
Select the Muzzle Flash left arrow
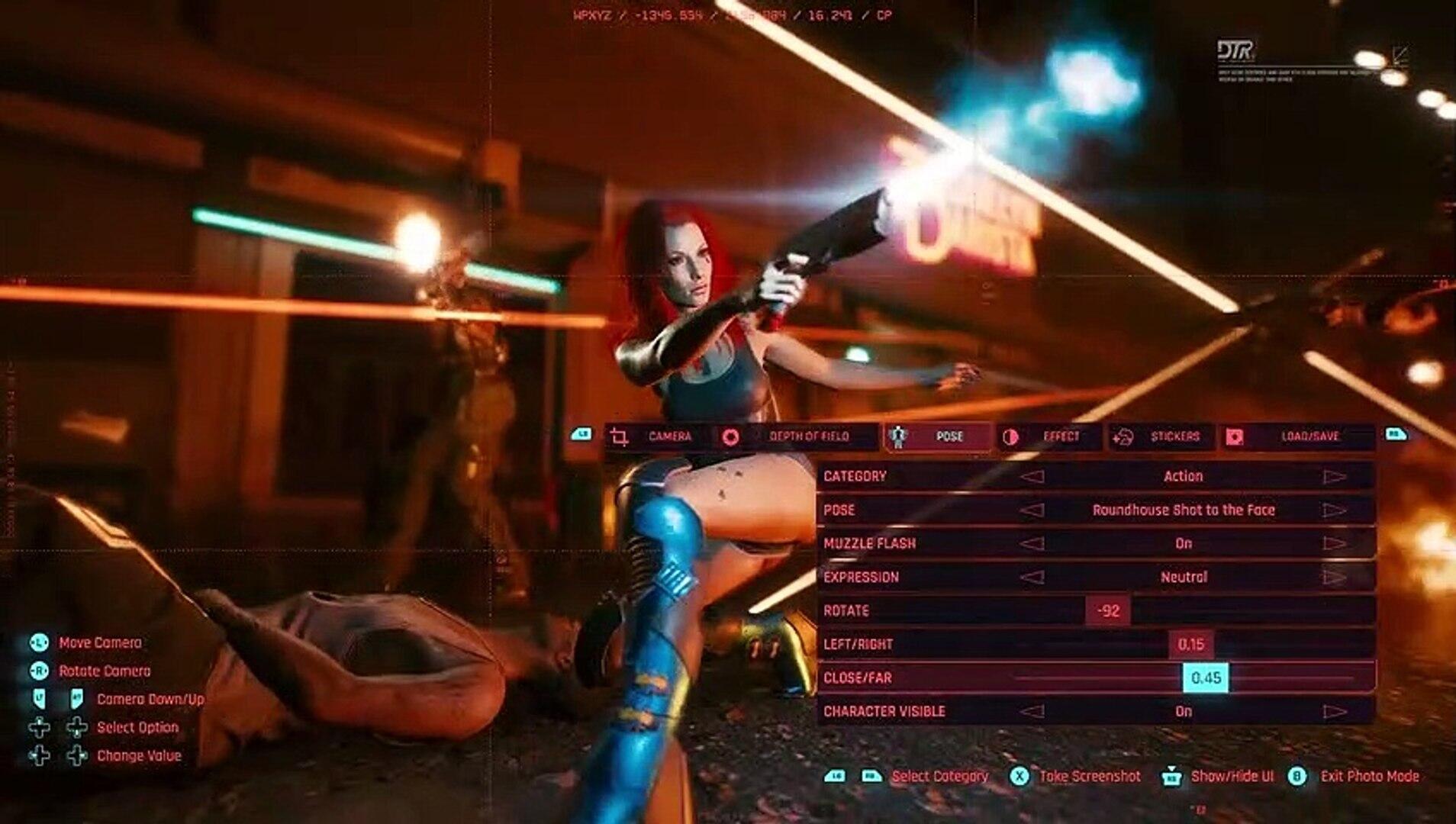coord(1032,544)
